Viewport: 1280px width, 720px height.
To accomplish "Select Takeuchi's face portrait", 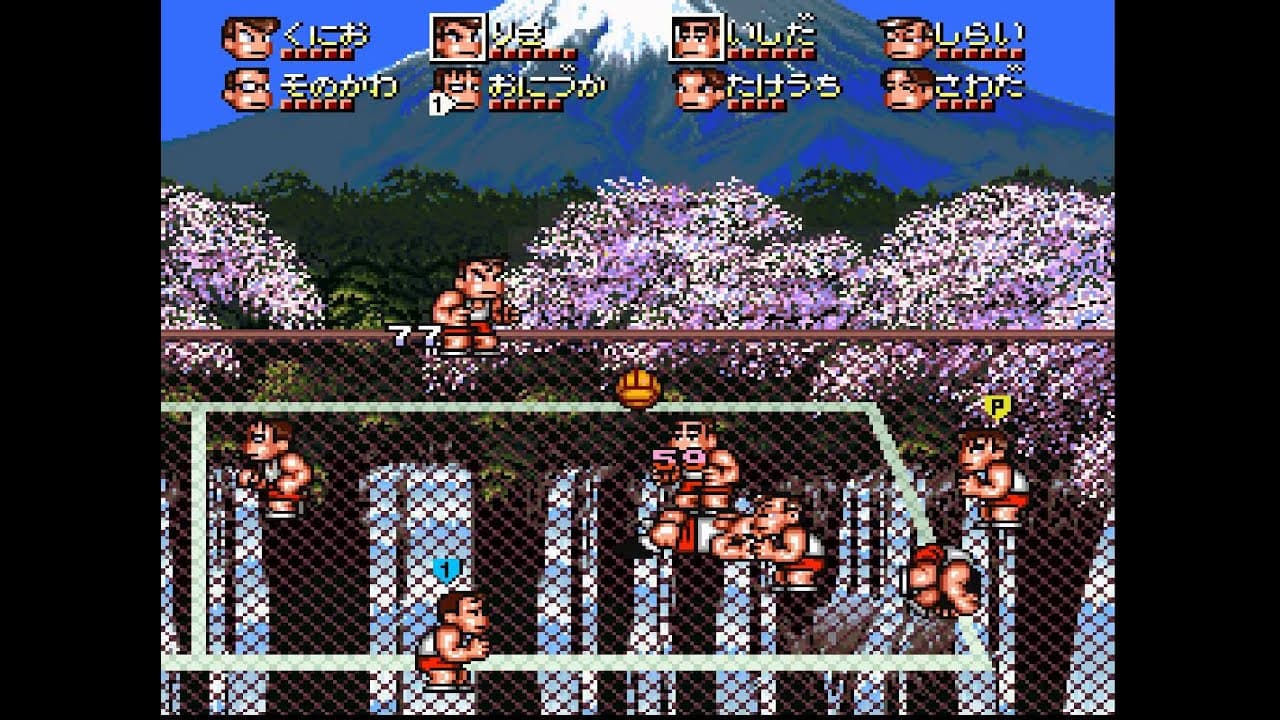I will [x=700, y=88].
